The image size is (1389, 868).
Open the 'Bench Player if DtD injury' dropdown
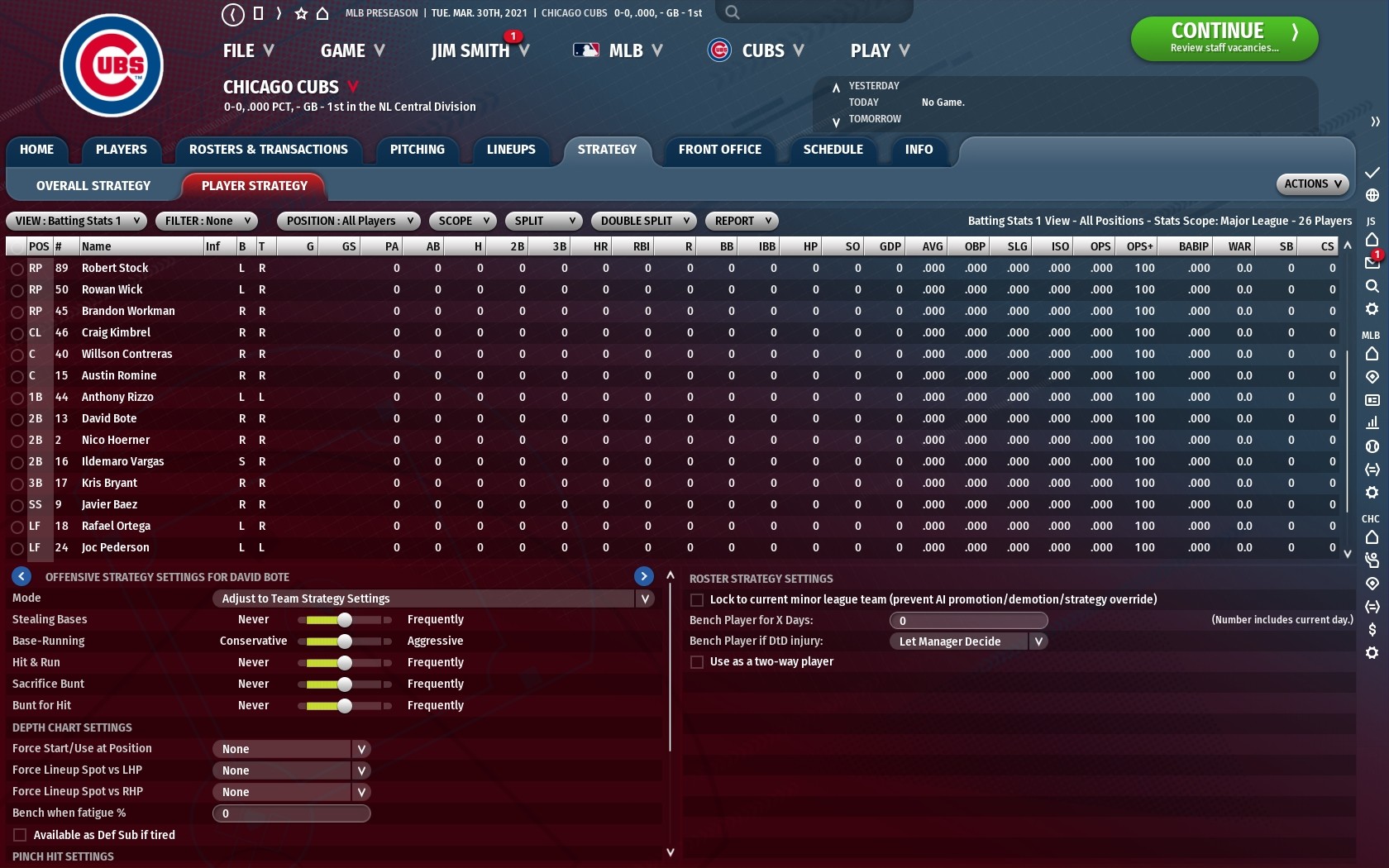pos(968,641)
